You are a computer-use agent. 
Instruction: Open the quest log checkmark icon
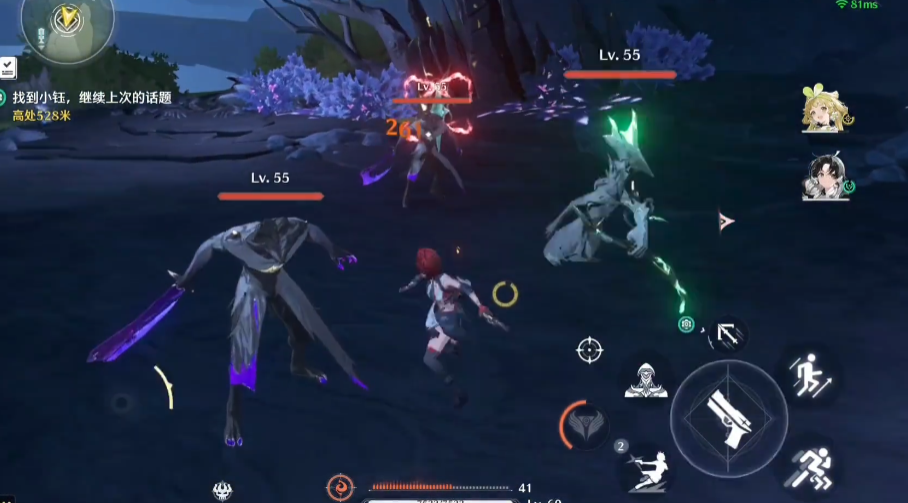click(x=8, y=67)
